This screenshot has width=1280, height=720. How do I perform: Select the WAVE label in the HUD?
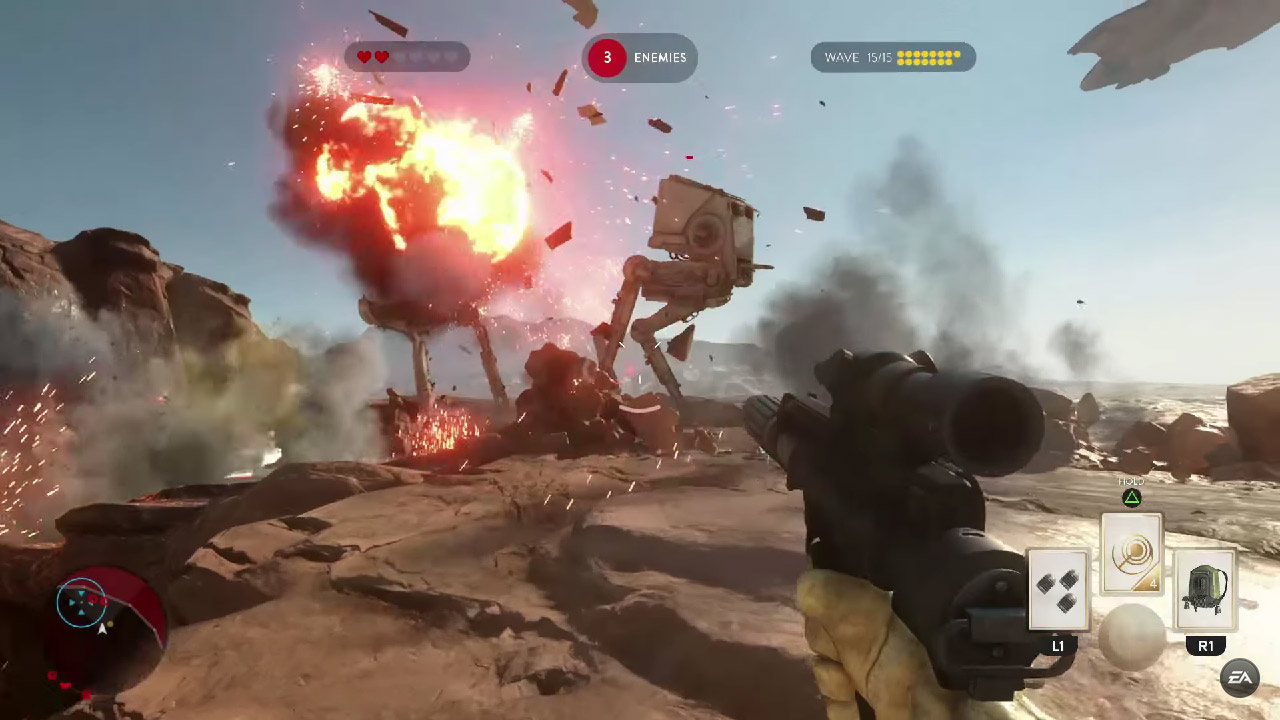pyautogui.click(x=841, y=57)
